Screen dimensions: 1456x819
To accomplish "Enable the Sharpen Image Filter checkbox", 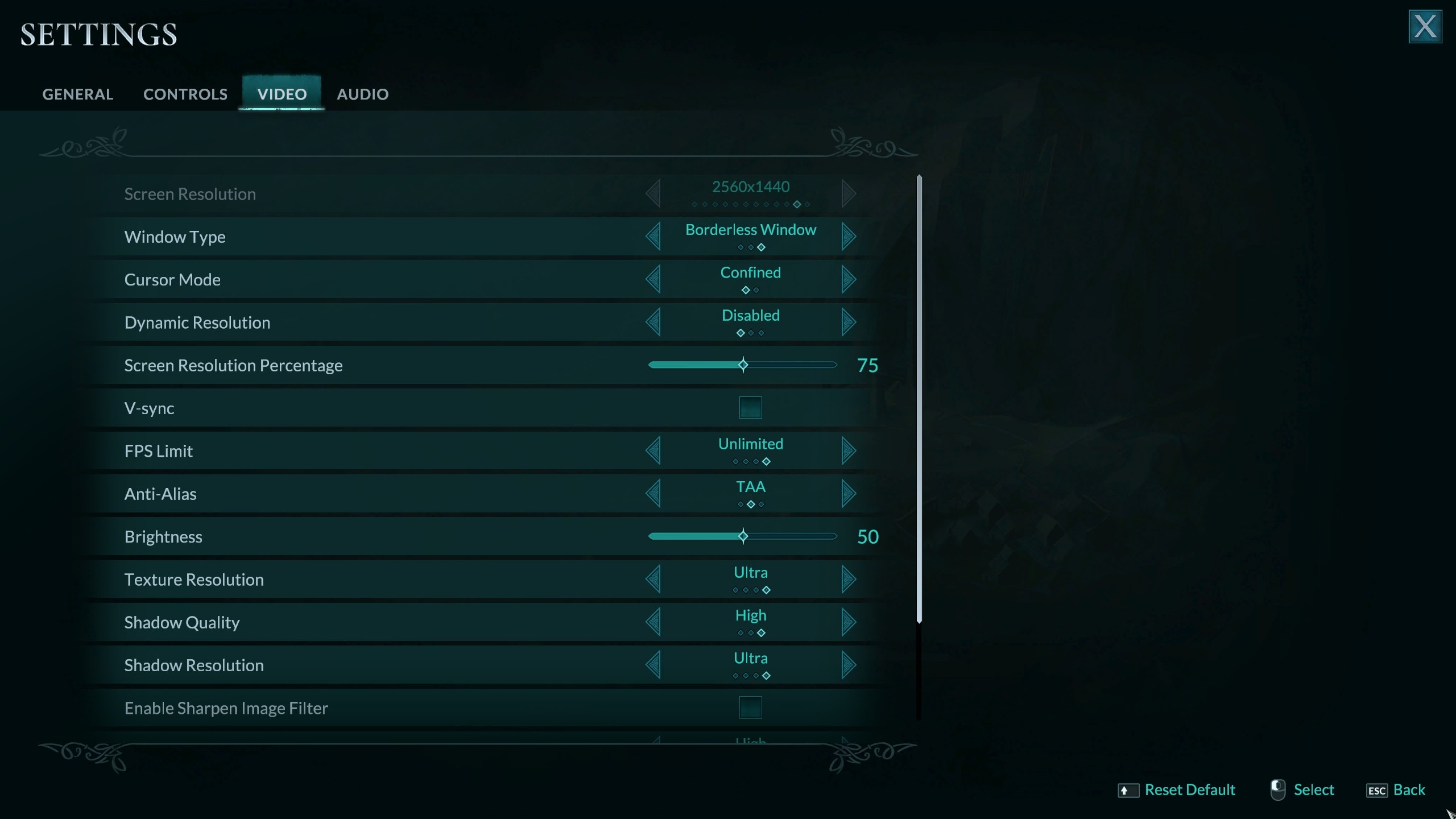I will (750, 708).
